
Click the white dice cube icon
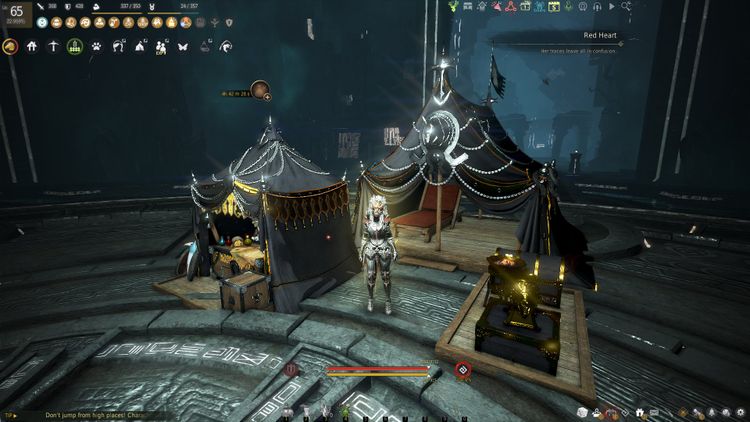581,412
